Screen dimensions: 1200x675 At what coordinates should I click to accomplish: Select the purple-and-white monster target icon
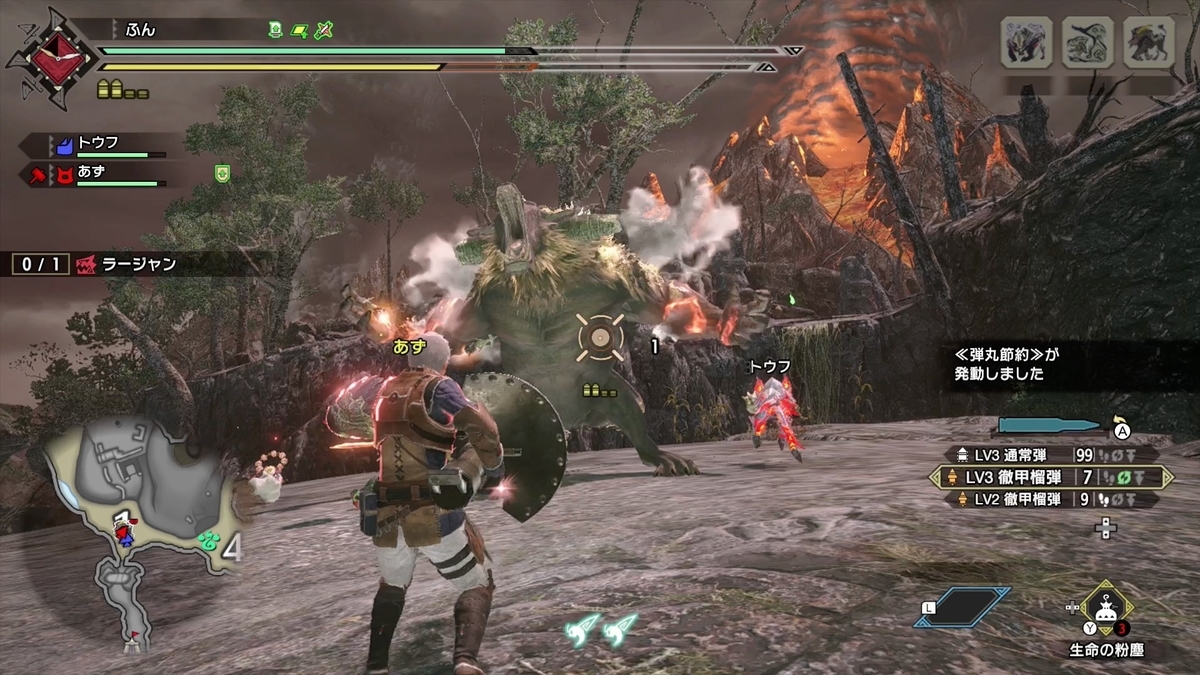(x=1027, y=43)
